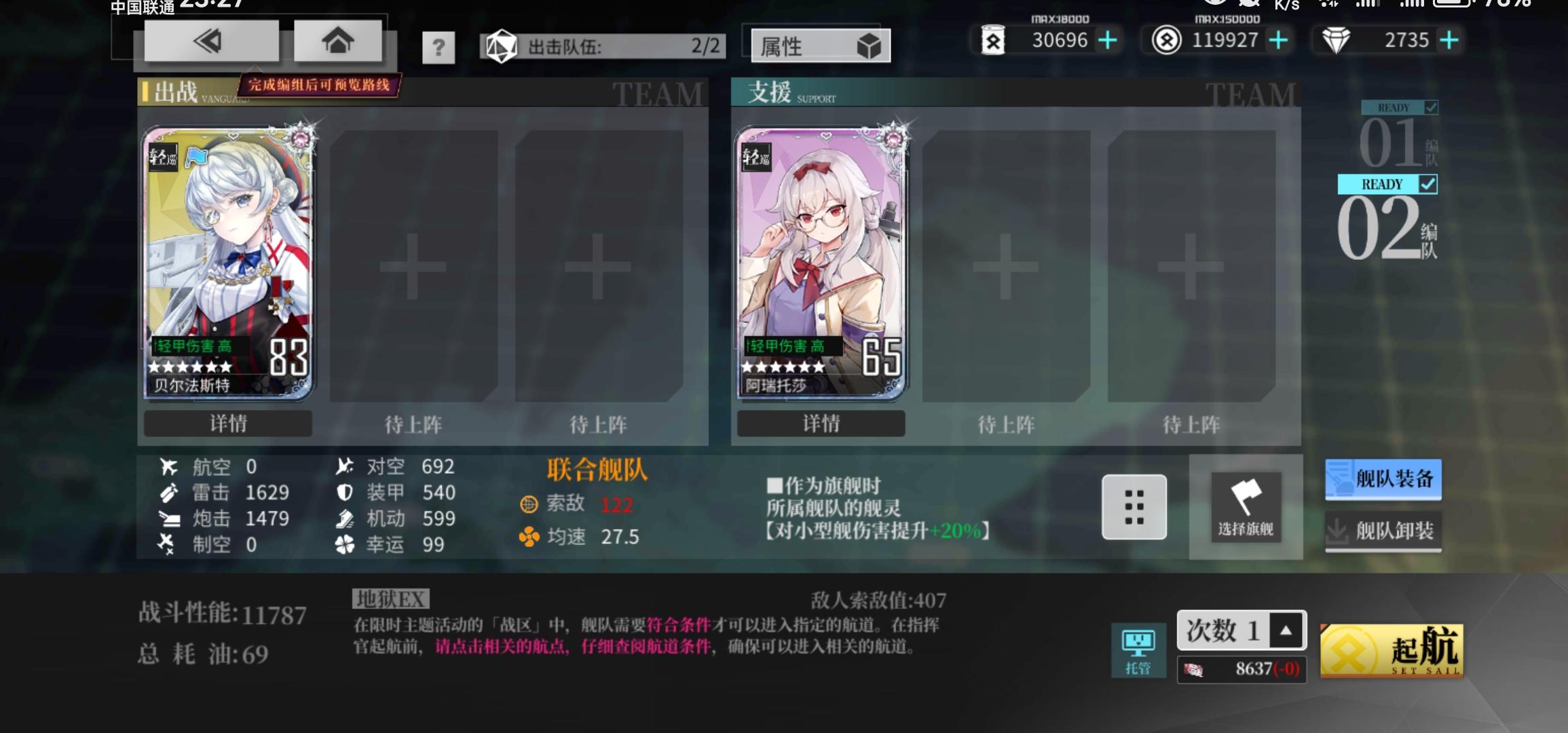Image resolution: width=1568 pixels, height=733 pixels.
Task: Click the plus icon beside oil 30696
Action: (1108, 40)
